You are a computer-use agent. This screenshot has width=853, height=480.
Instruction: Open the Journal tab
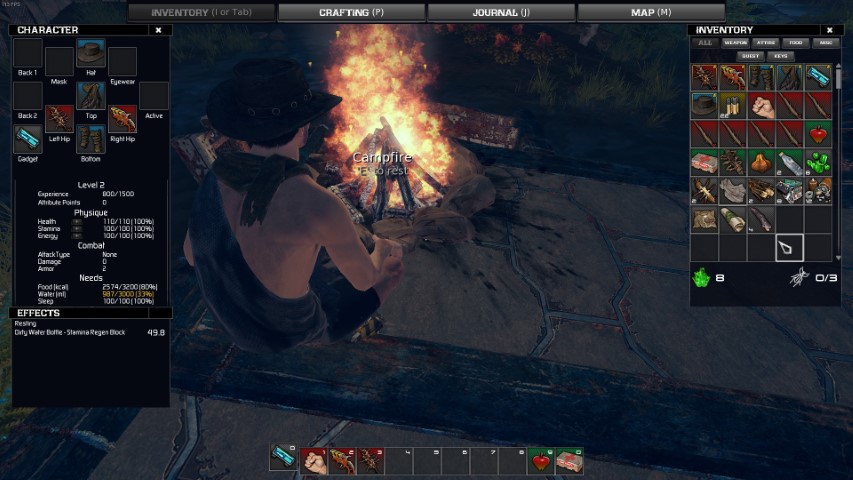tap(501, 13)
